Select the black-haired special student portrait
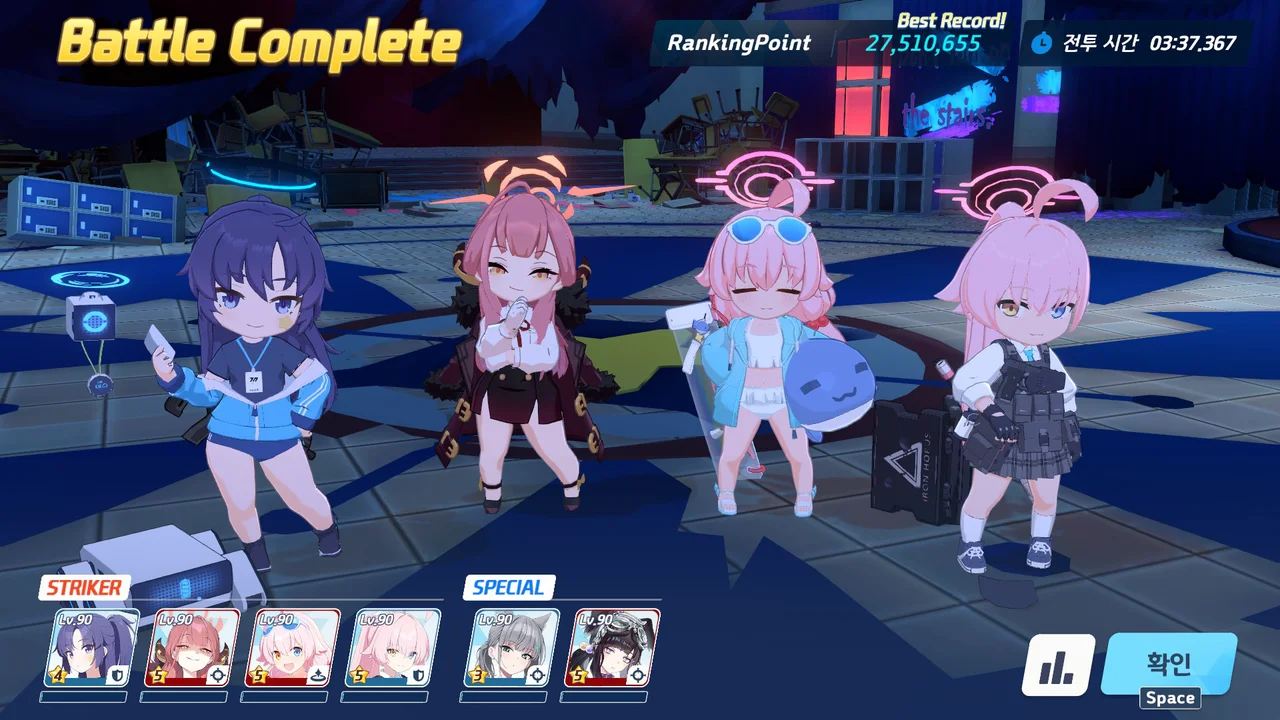Screen dimensions: 1280x720 617,647
